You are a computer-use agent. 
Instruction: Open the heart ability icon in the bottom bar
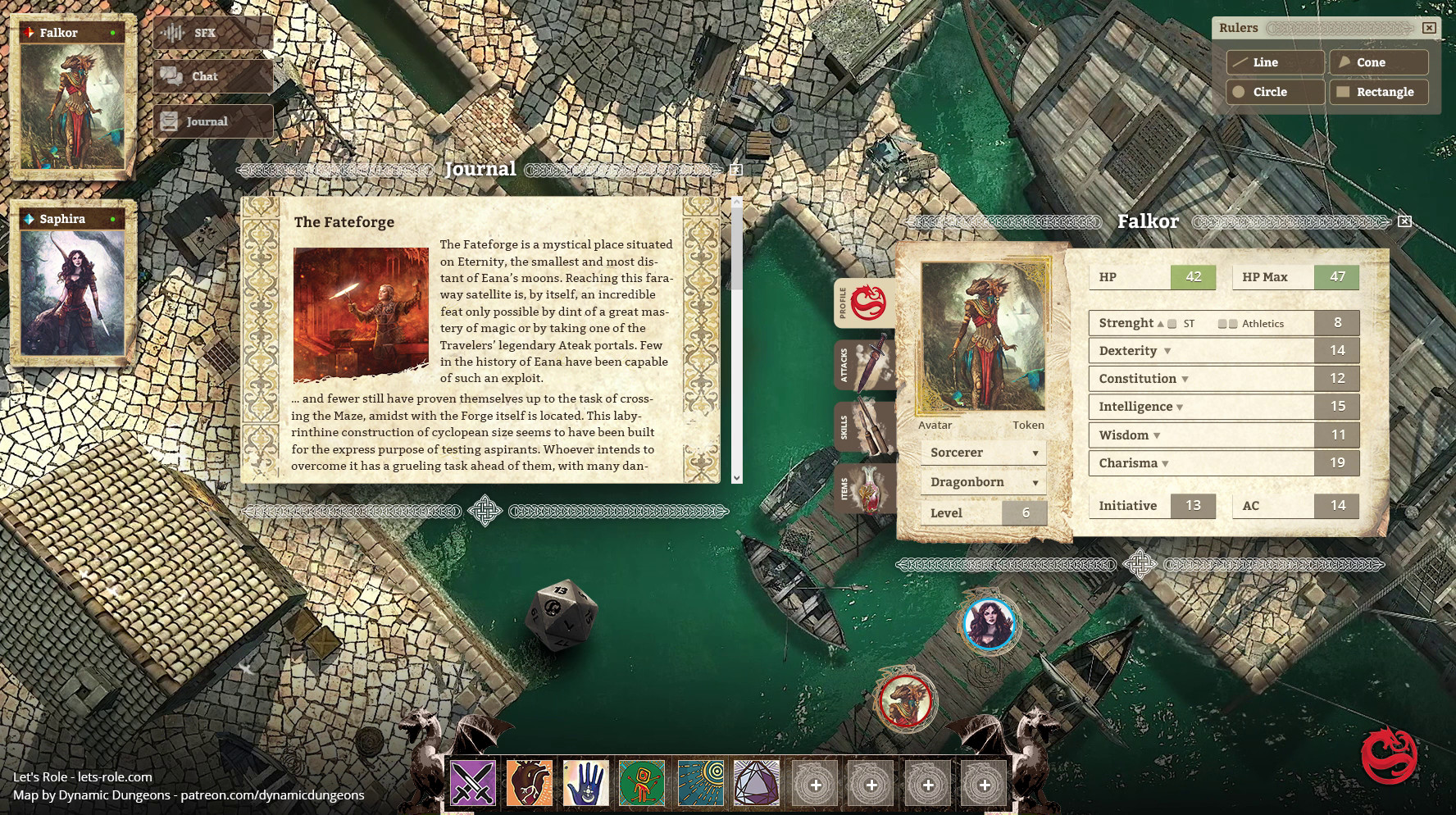527,785
